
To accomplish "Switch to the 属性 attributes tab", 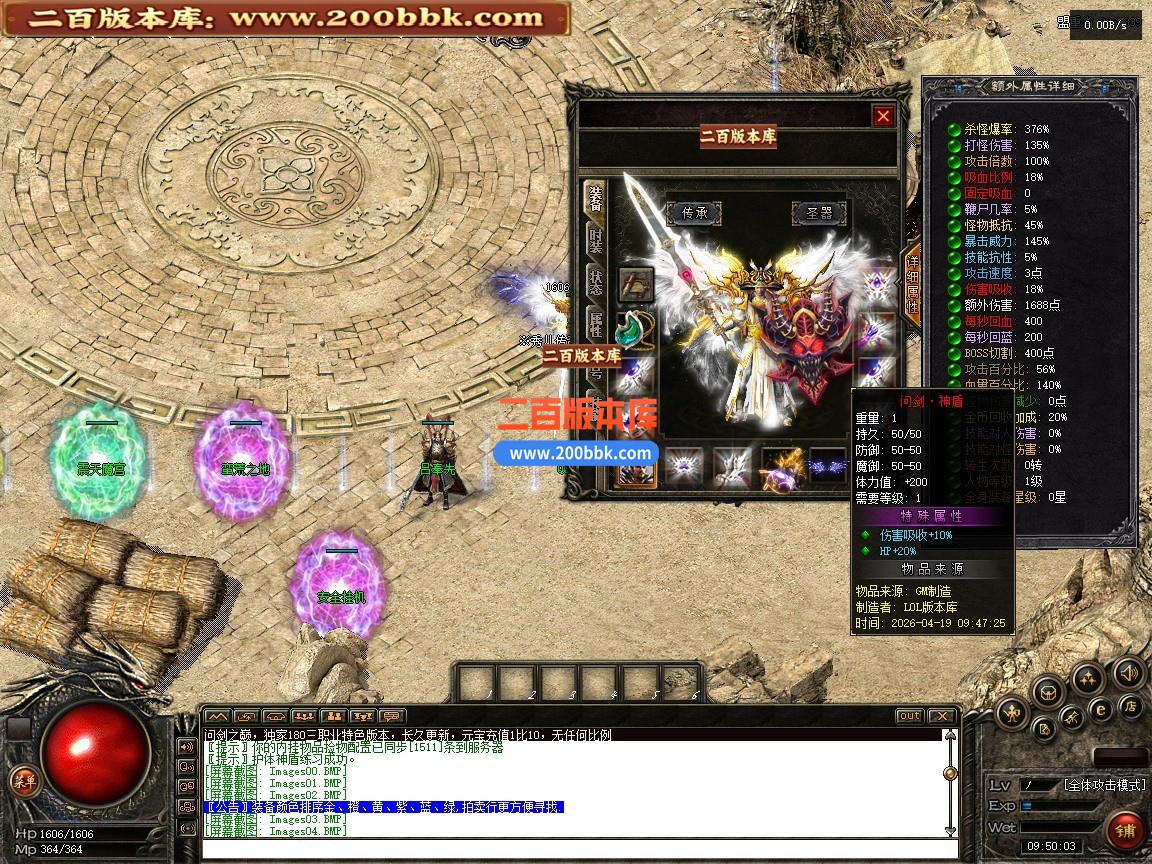I will (596, 323).
